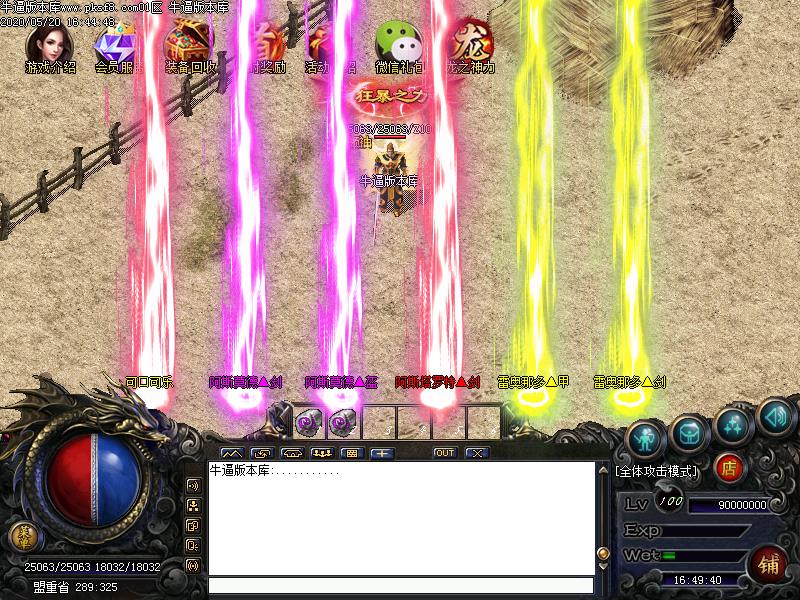Click the chat text input field
This screenshot has width=800, height=600.
pyautogui.click(x=400, y=586)
